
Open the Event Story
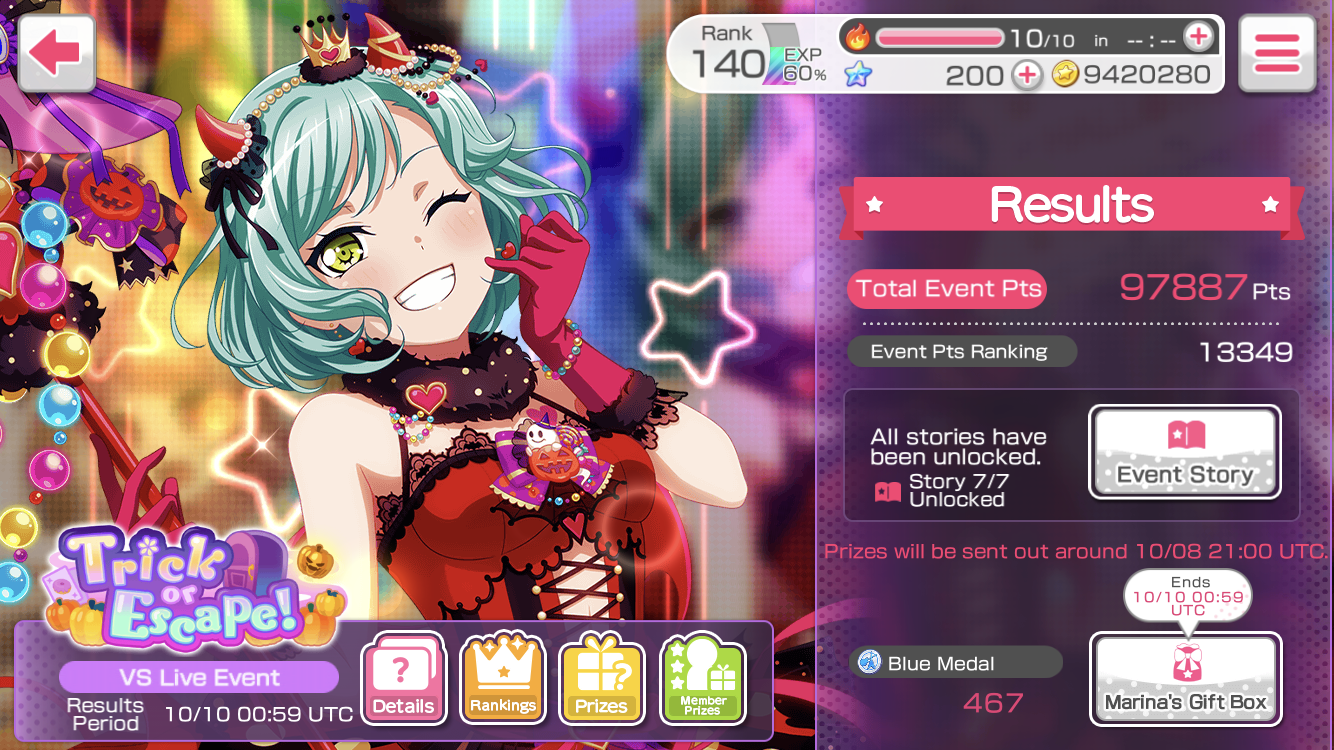[1184, 452]
